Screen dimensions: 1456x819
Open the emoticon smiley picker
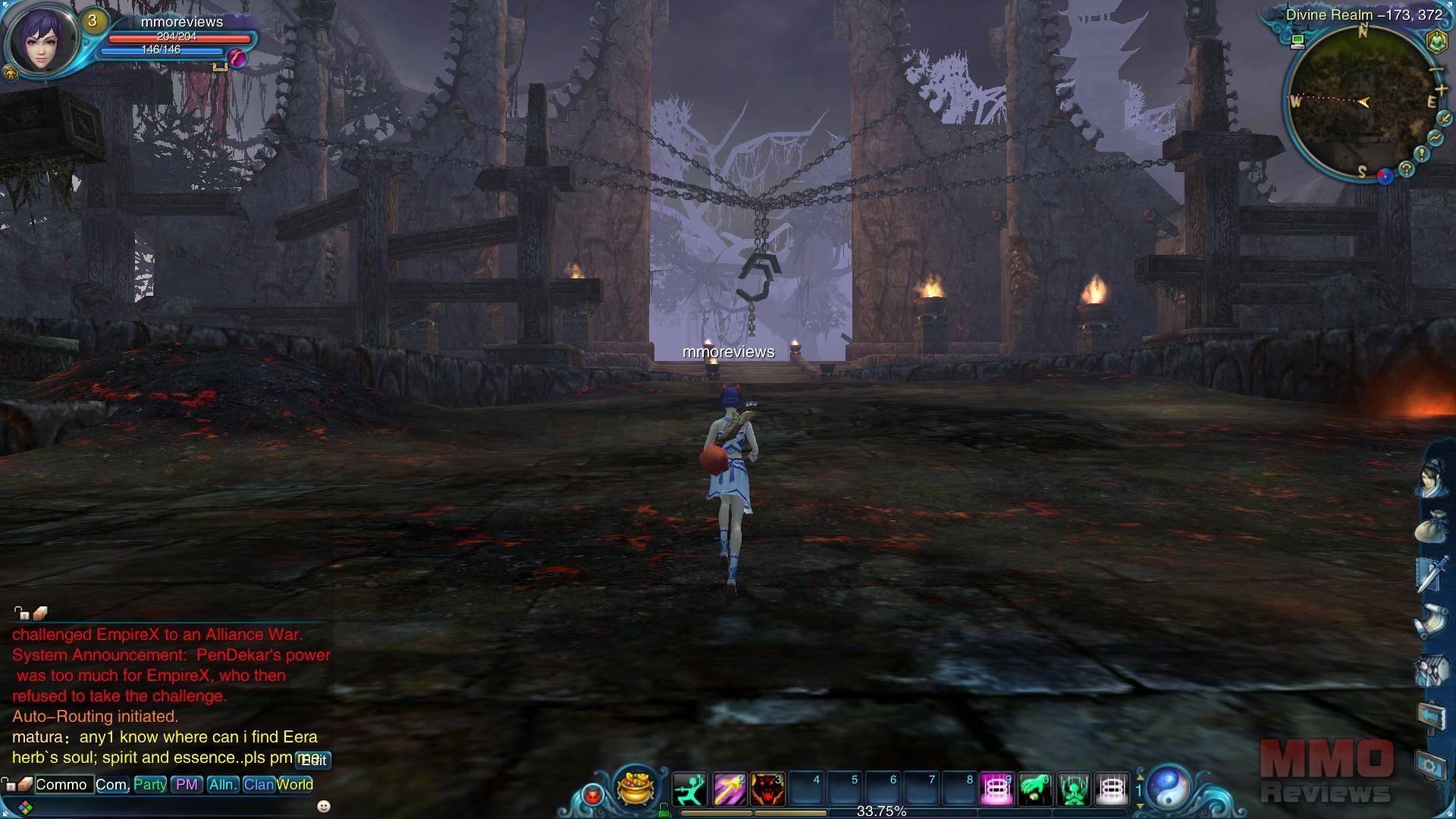(x=324, y=805)
